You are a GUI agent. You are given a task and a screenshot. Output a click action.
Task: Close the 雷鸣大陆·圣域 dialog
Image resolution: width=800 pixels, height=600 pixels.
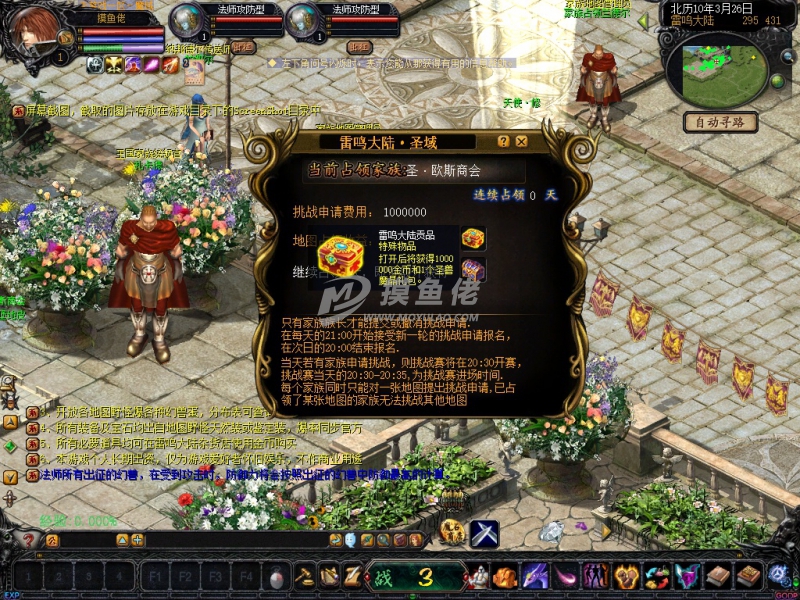[x=522, y=142]
